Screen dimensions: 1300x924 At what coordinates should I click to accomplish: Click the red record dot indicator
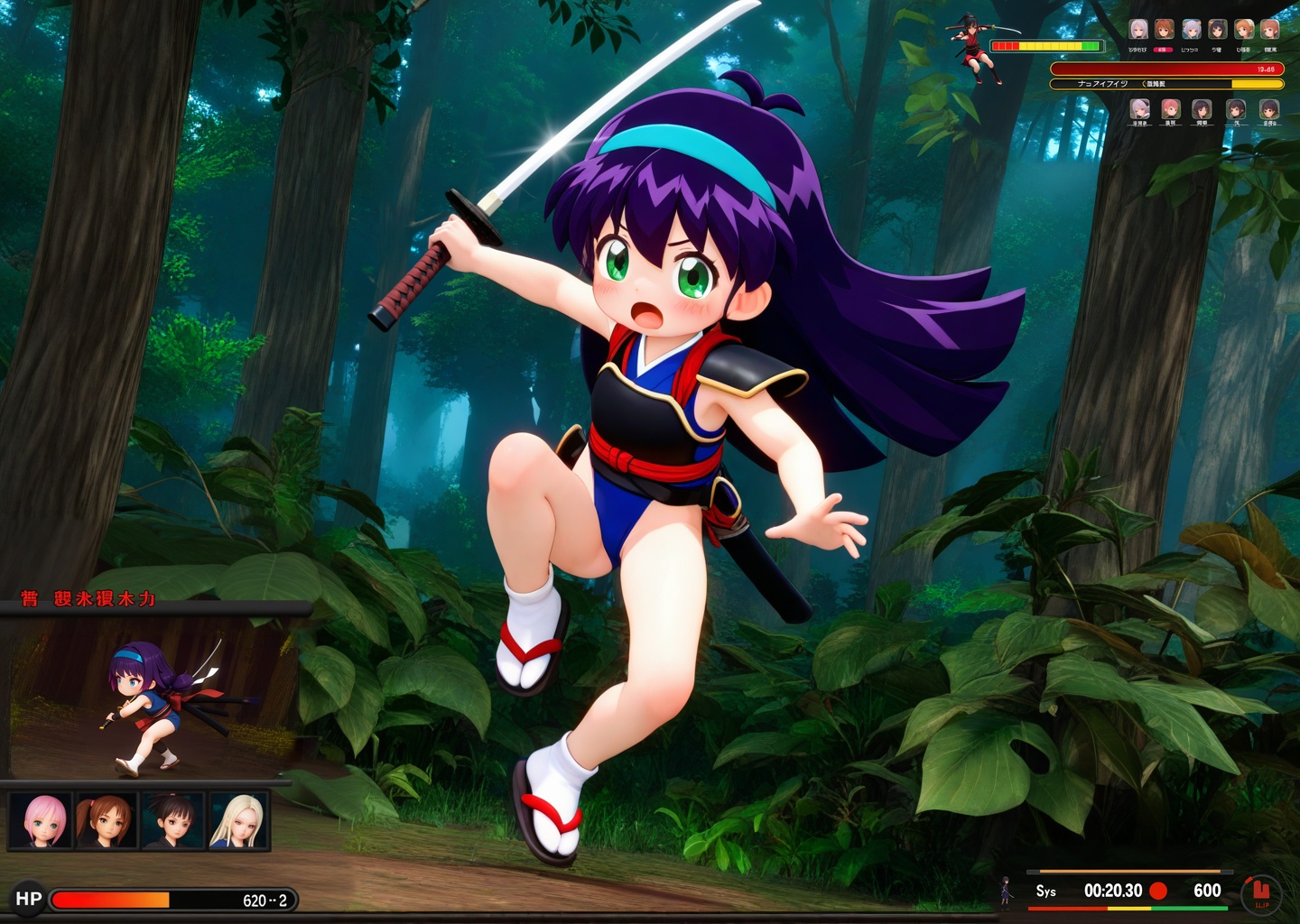1158,891
